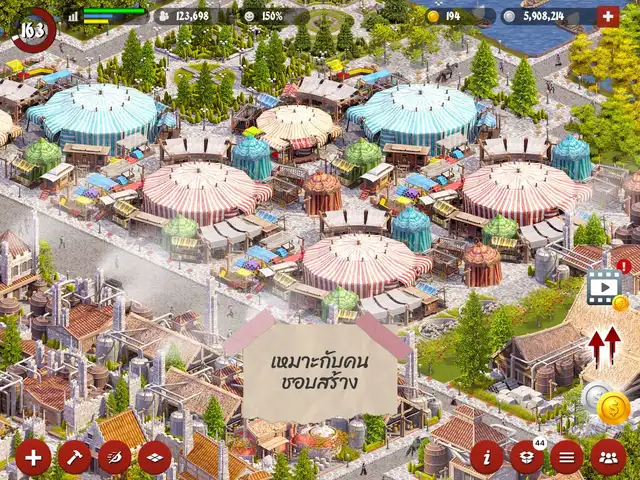Image resolution: width=640 pixels, height=480 pixels.
Task: Open the red plus build menu
Action: click(33, 457)
